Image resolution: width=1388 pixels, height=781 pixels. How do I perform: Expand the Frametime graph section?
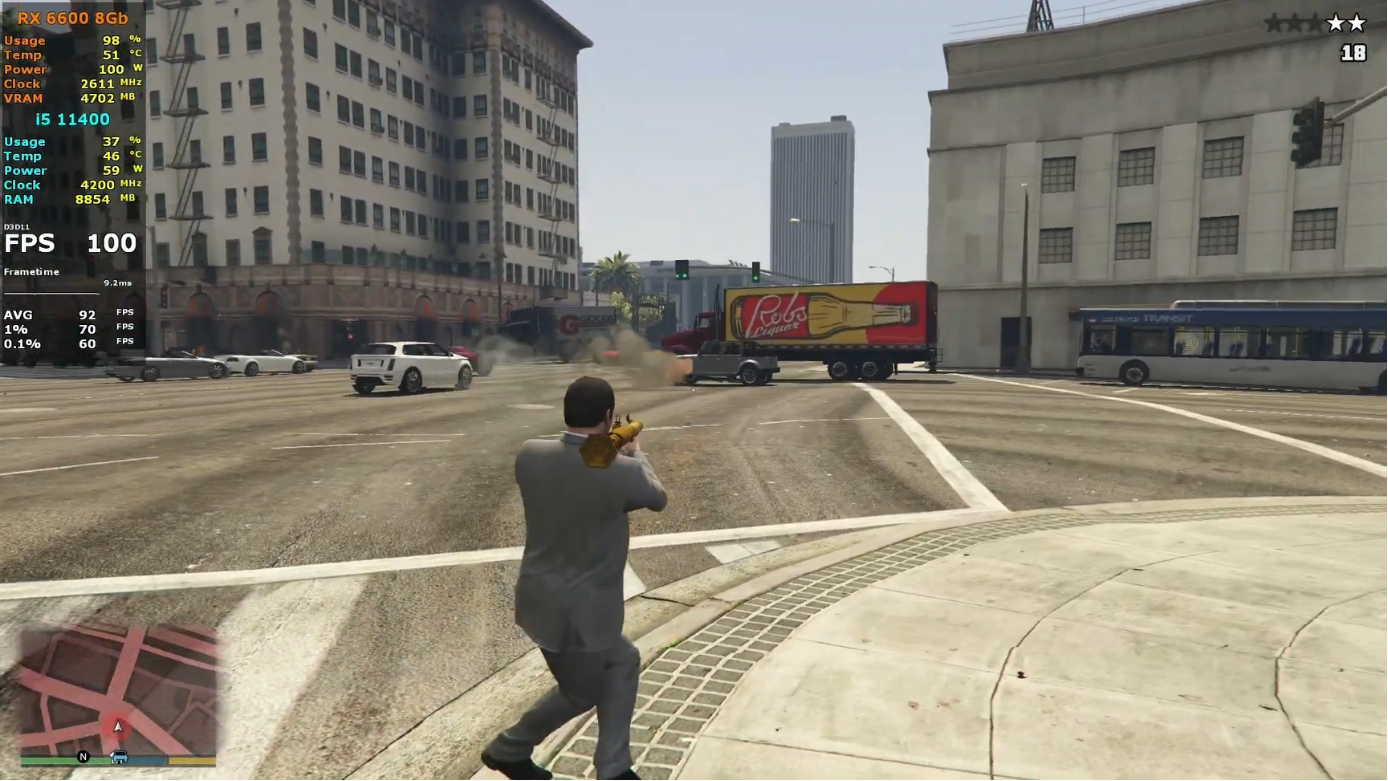(32, 271)
